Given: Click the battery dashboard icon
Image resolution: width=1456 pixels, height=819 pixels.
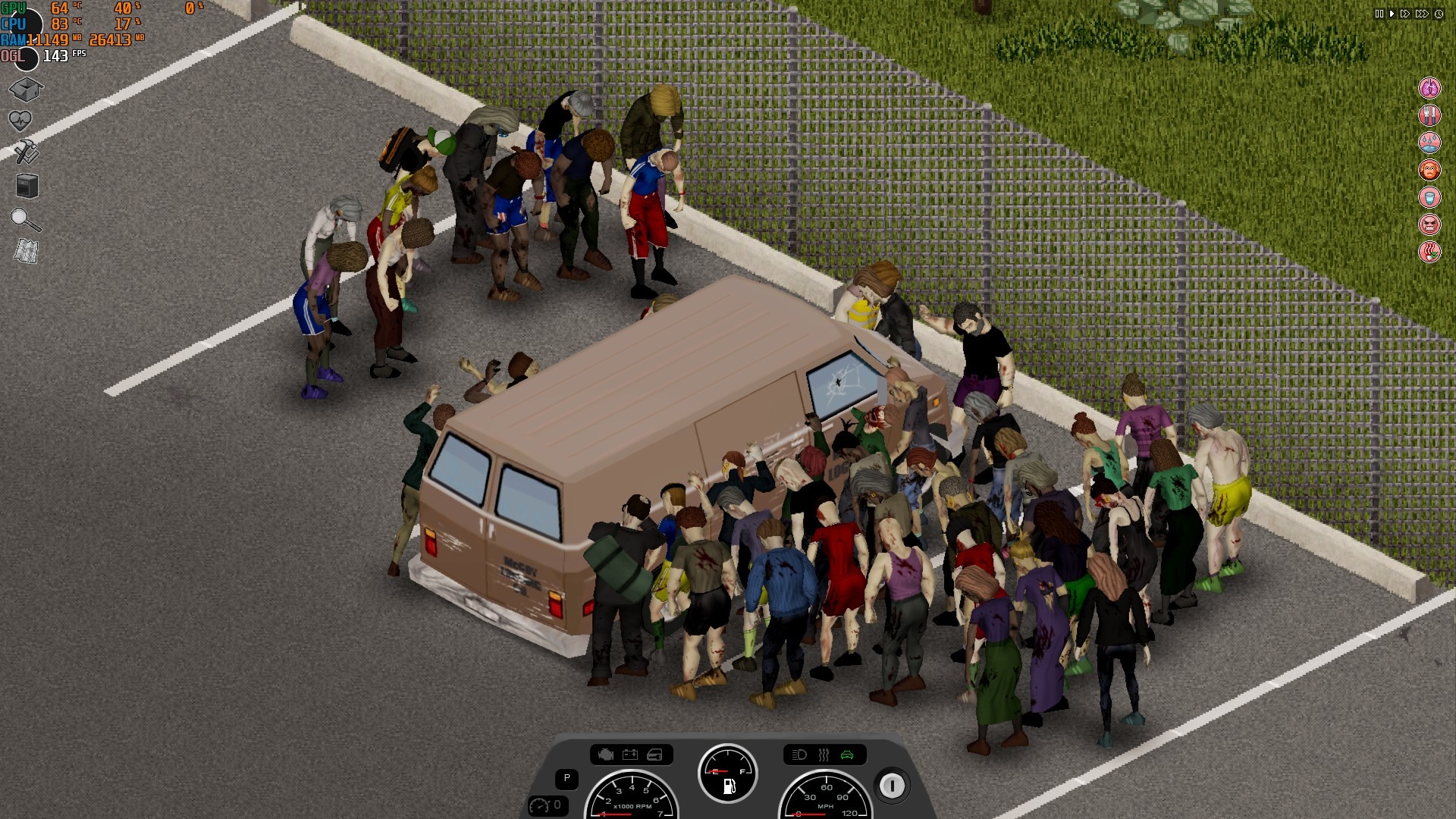Looking at the screenshot, I should point(630,755).
